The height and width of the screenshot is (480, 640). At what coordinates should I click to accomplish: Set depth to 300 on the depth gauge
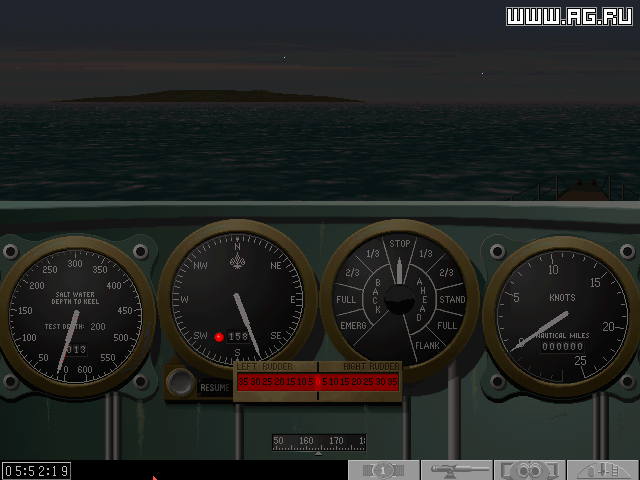pyautogui.click(x=76, y=262)
